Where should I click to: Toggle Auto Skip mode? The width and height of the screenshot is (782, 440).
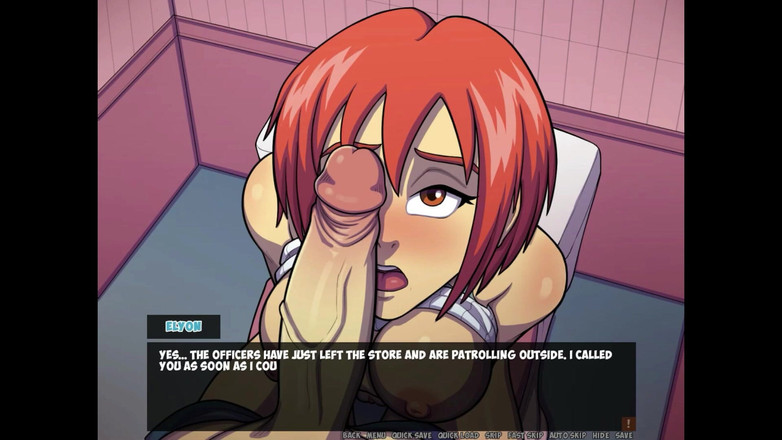[567, 435]
